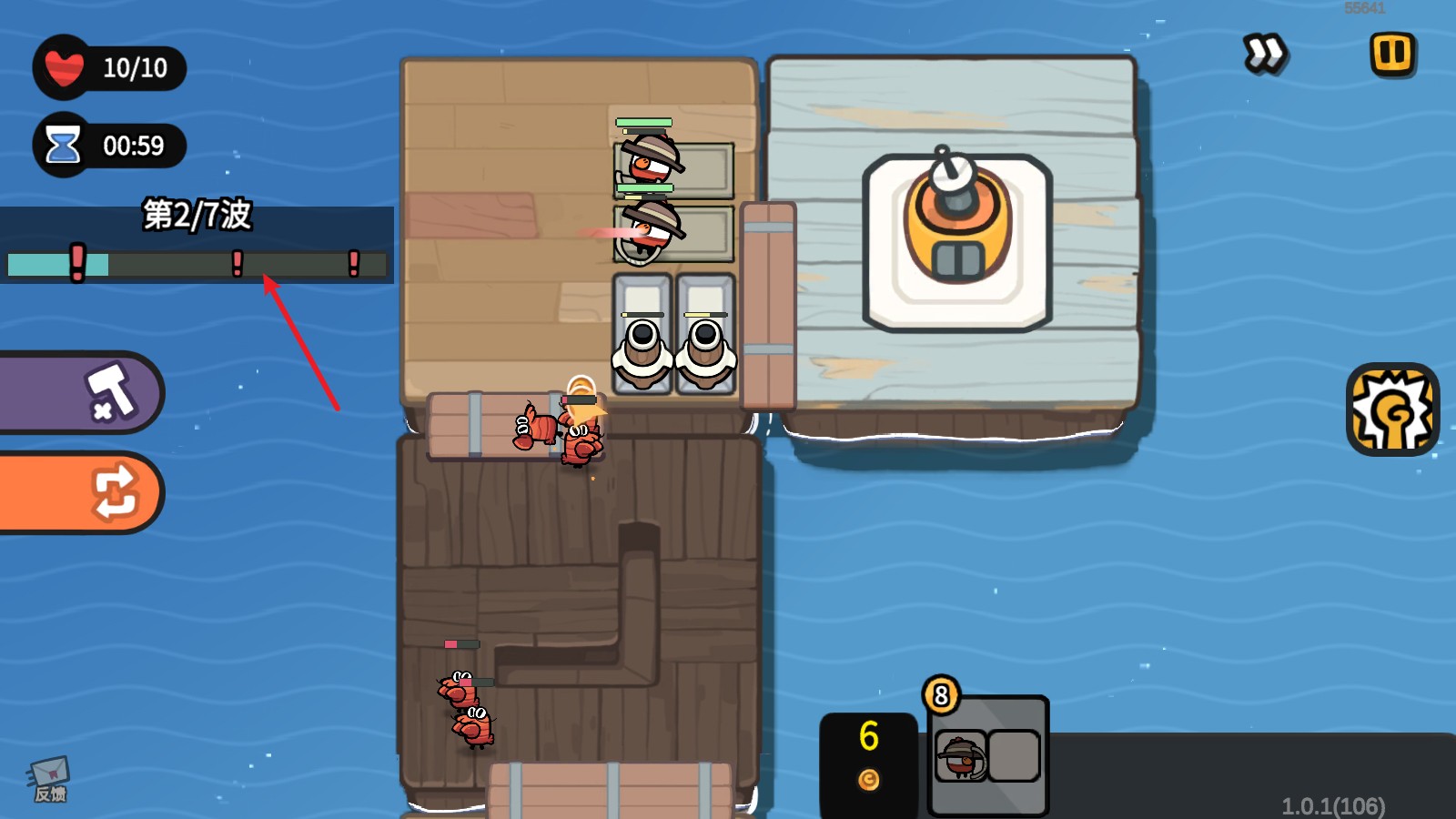
Task: Select the pirate unit card costing 8
Action: click(x=987, y=755)
